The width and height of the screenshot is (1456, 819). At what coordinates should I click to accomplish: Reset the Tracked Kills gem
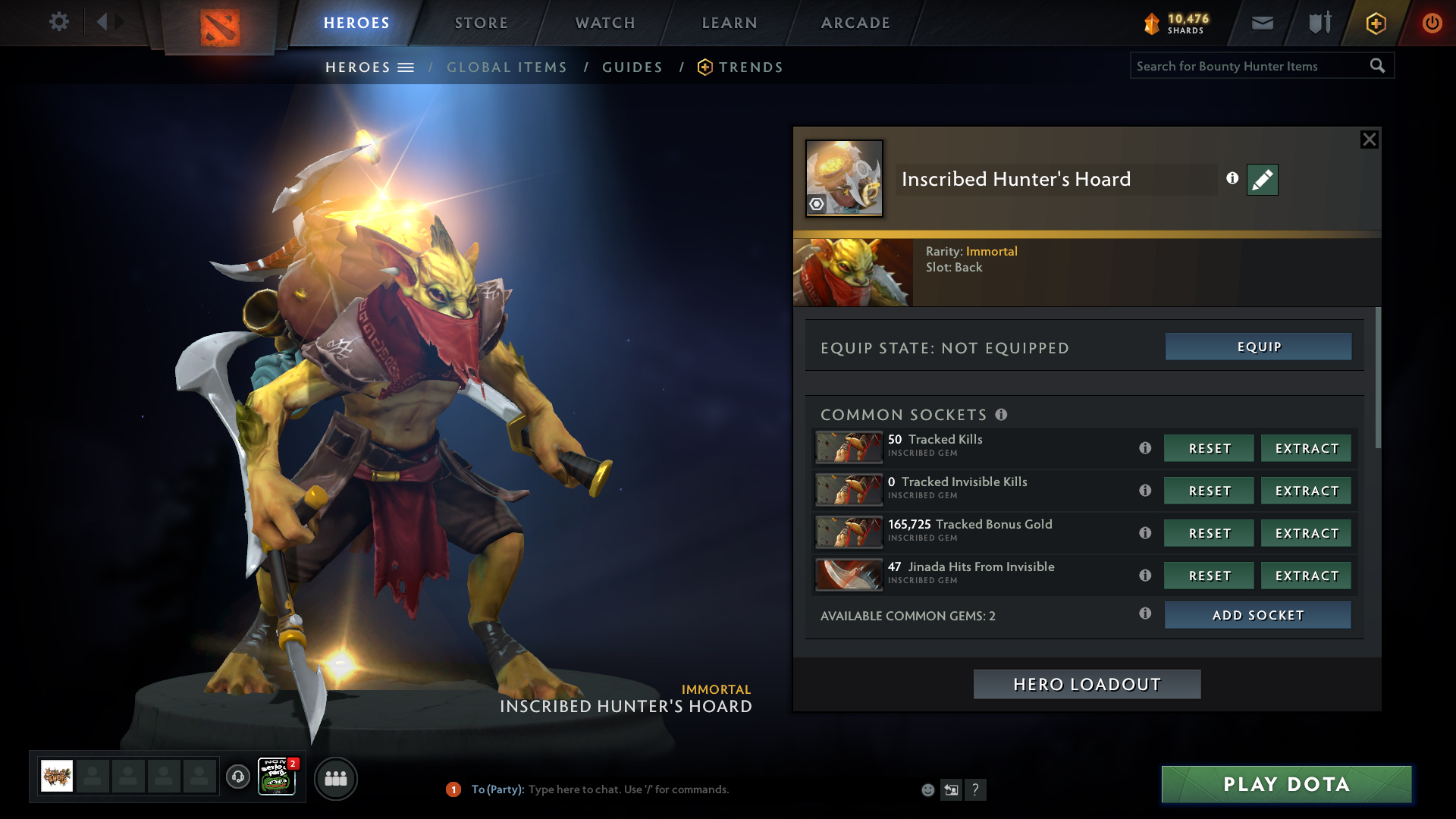[x=1209, y=448]
